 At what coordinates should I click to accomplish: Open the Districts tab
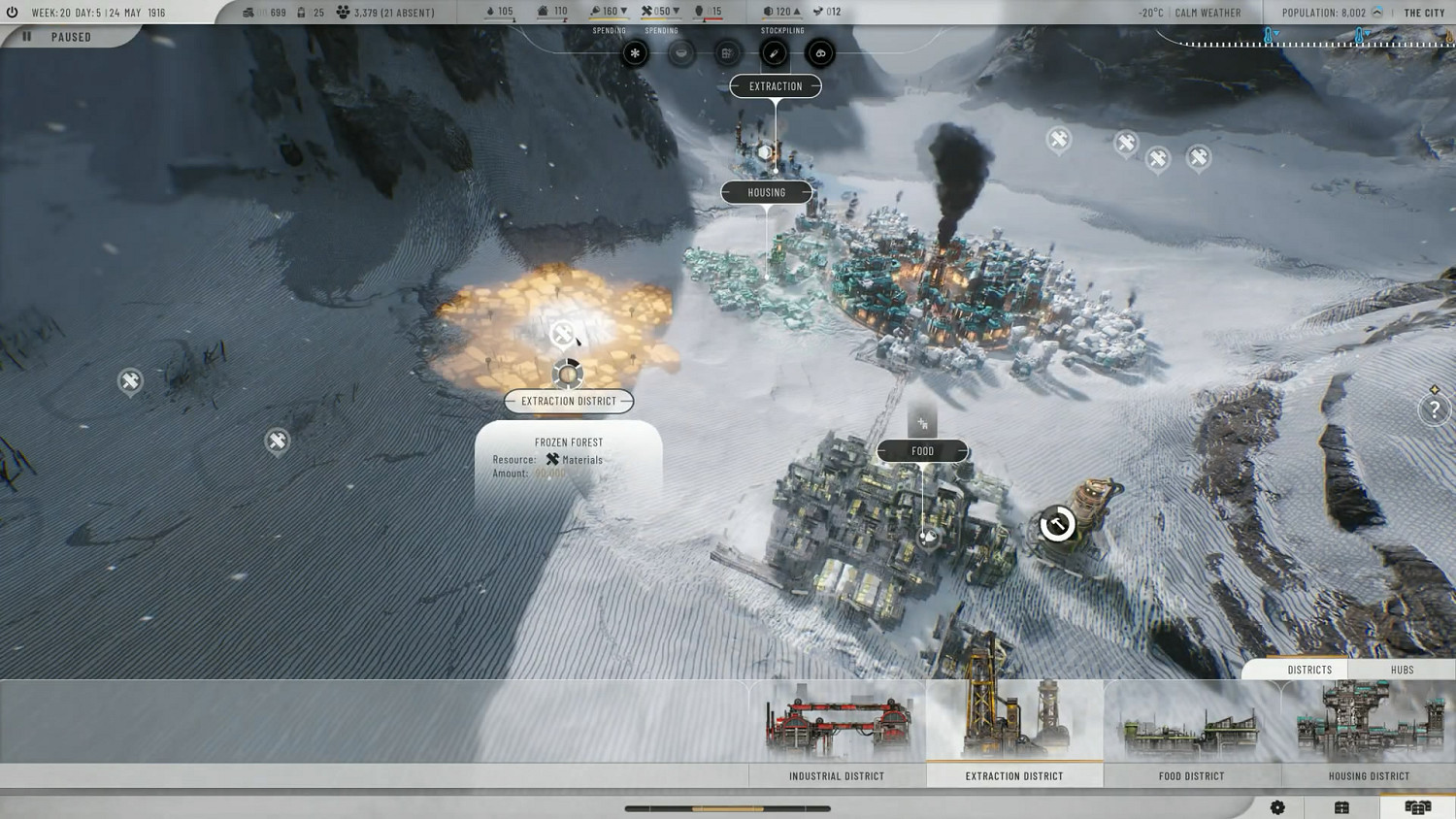(x=1309, y=670)
